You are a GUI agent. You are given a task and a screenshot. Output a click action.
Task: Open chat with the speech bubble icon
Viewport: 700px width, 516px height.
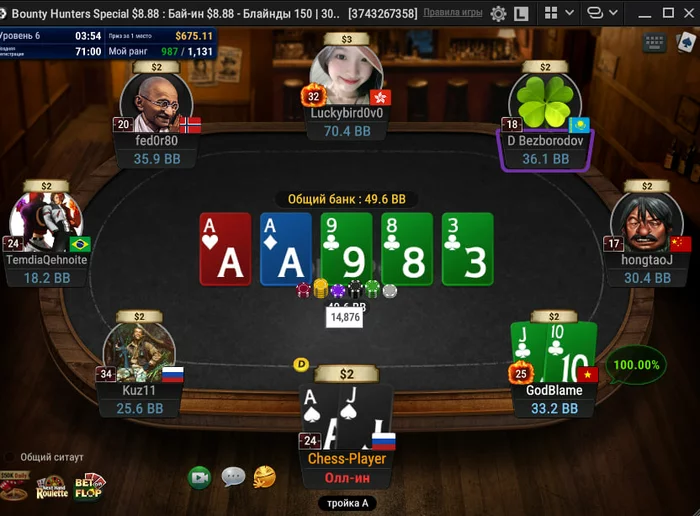click(233, 477)
